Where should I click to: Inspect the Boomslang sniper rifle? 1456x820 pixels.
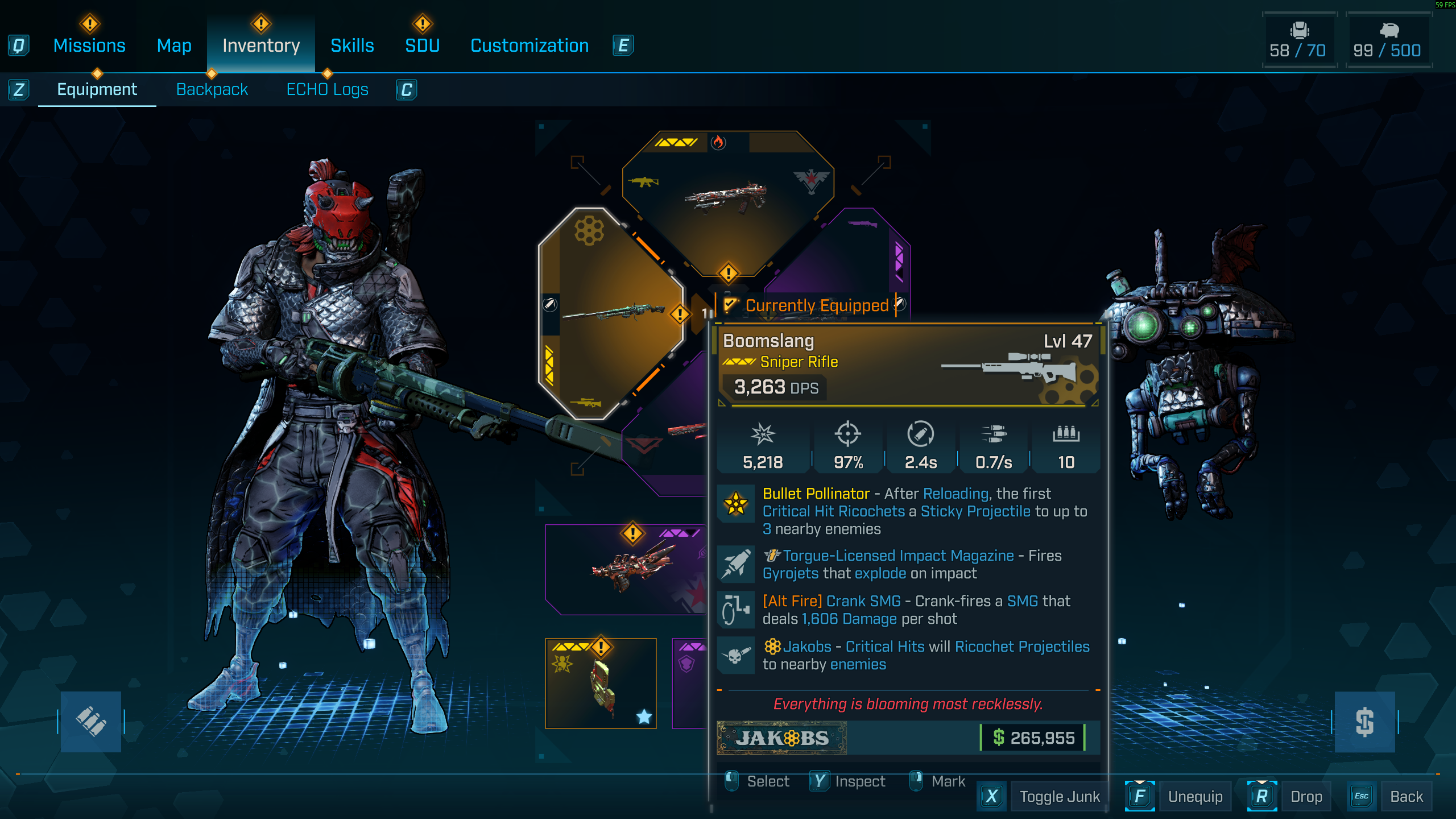859,781
